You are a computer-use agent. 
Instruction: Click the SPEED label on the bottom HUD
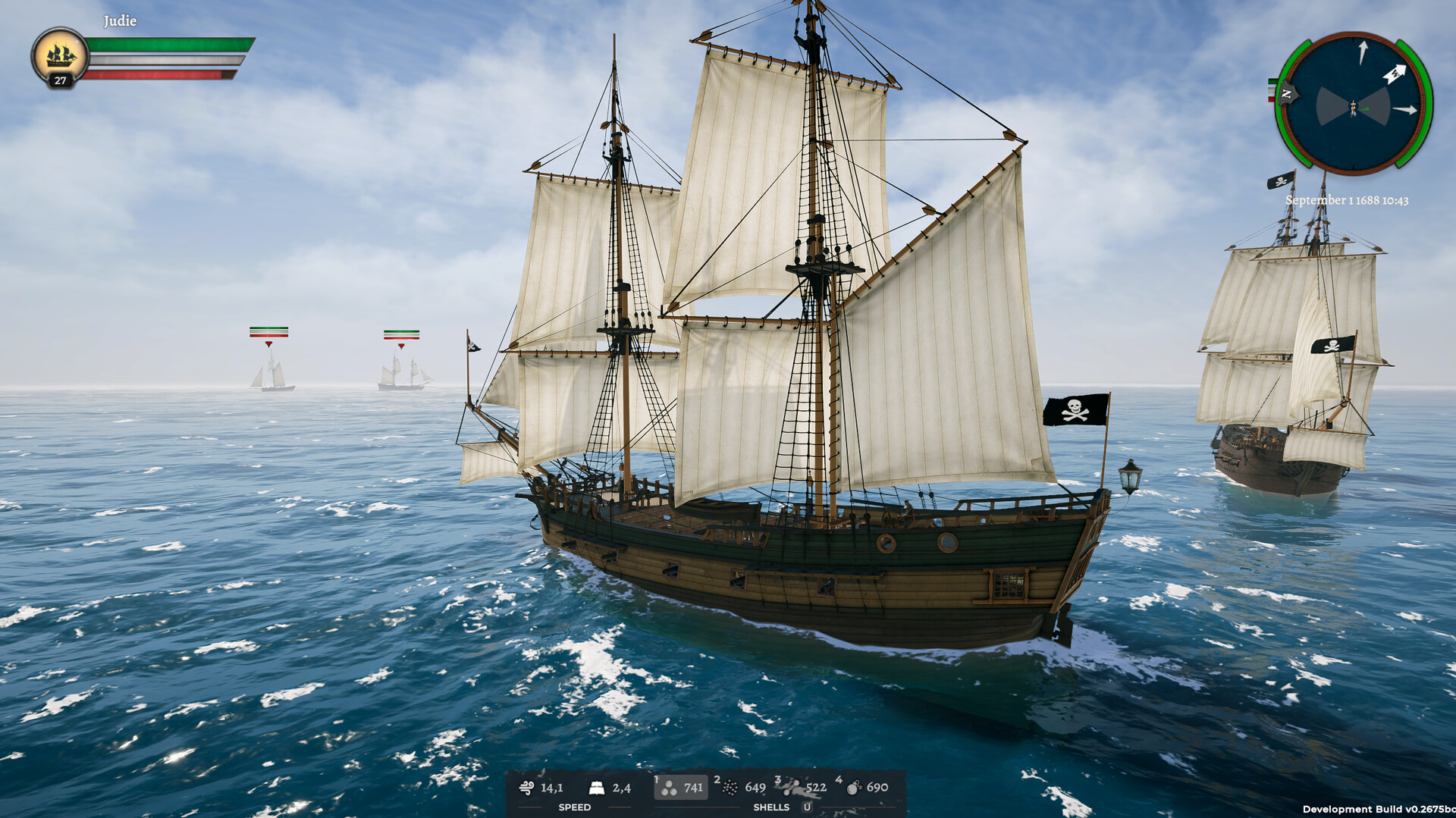pos(575,807)
